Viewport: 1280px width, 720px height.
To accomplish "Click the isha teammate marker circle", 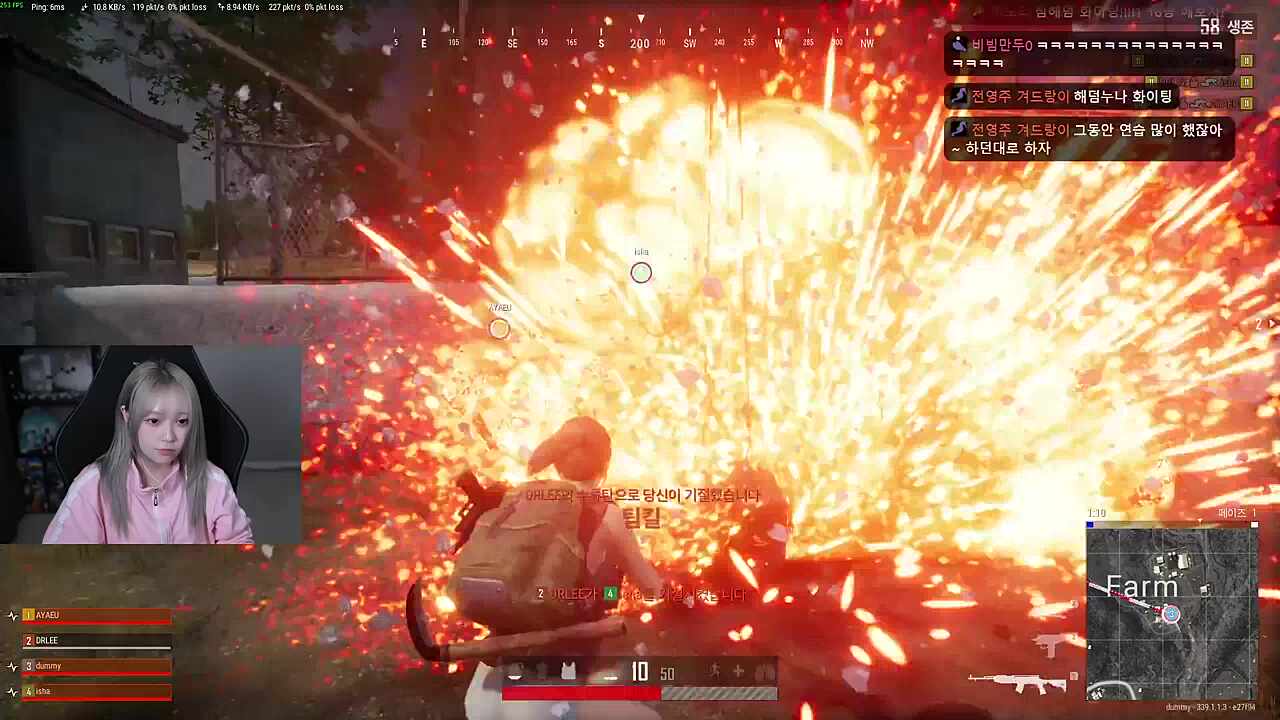I will coord(641,273).
